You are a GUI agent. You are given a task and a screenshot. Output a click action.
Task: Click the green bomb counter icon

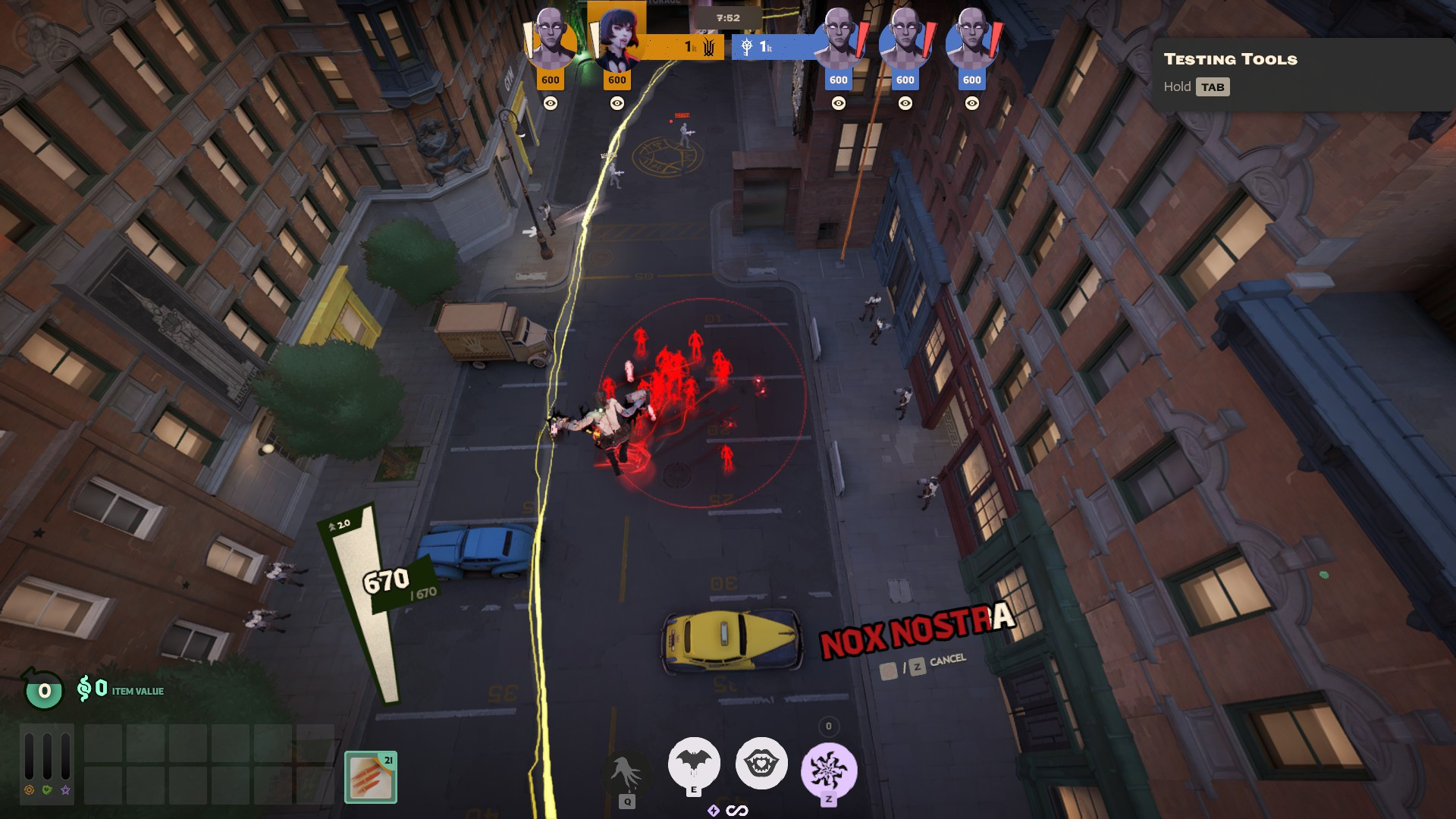point(44,690)
